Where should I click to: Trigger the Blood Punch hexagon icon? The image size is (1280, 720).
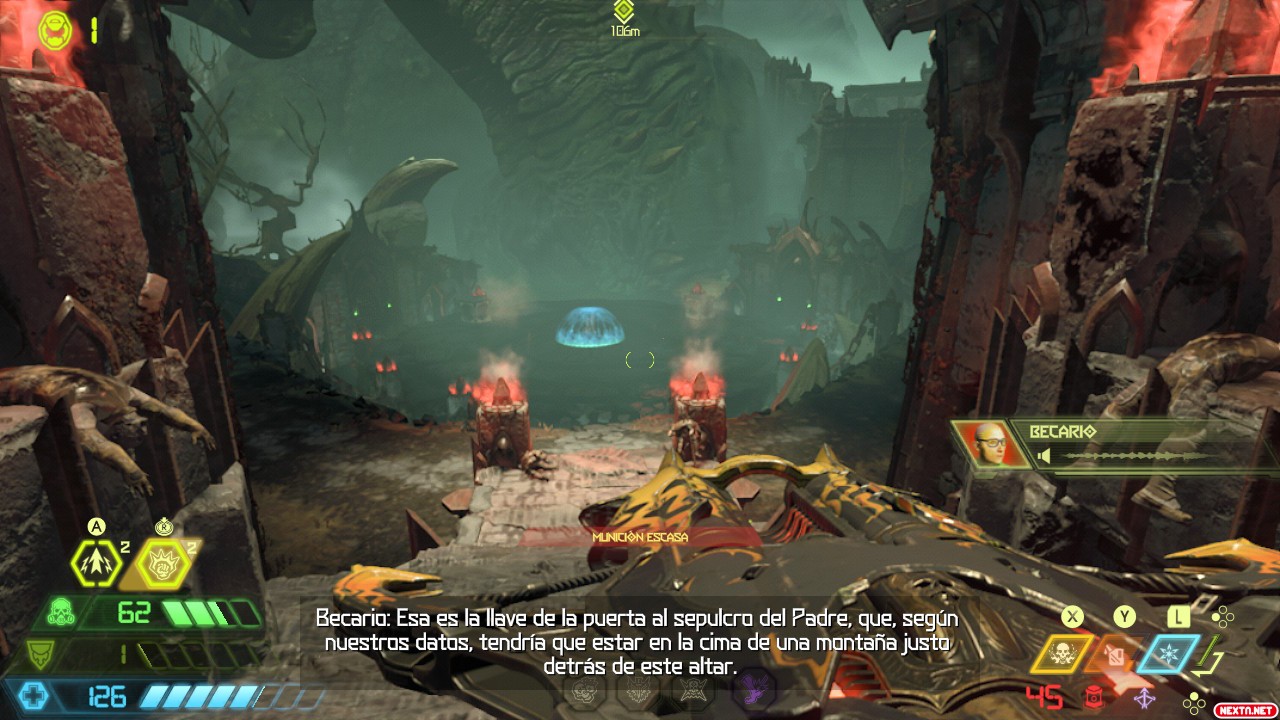point(162,564)
